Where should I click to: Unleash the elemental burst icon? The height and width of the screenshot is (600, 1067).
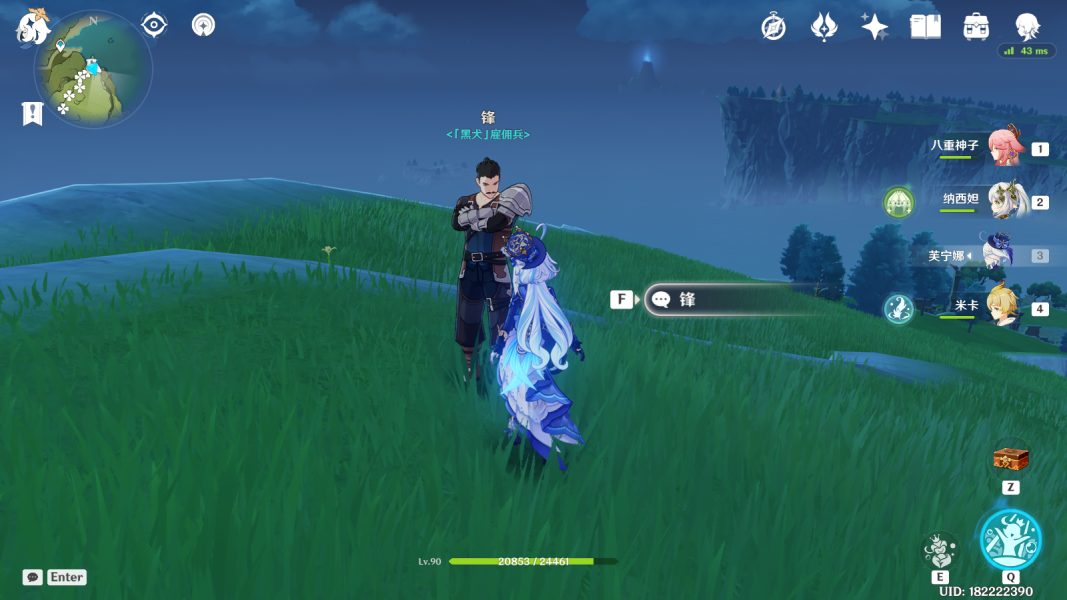point(1010,539)
